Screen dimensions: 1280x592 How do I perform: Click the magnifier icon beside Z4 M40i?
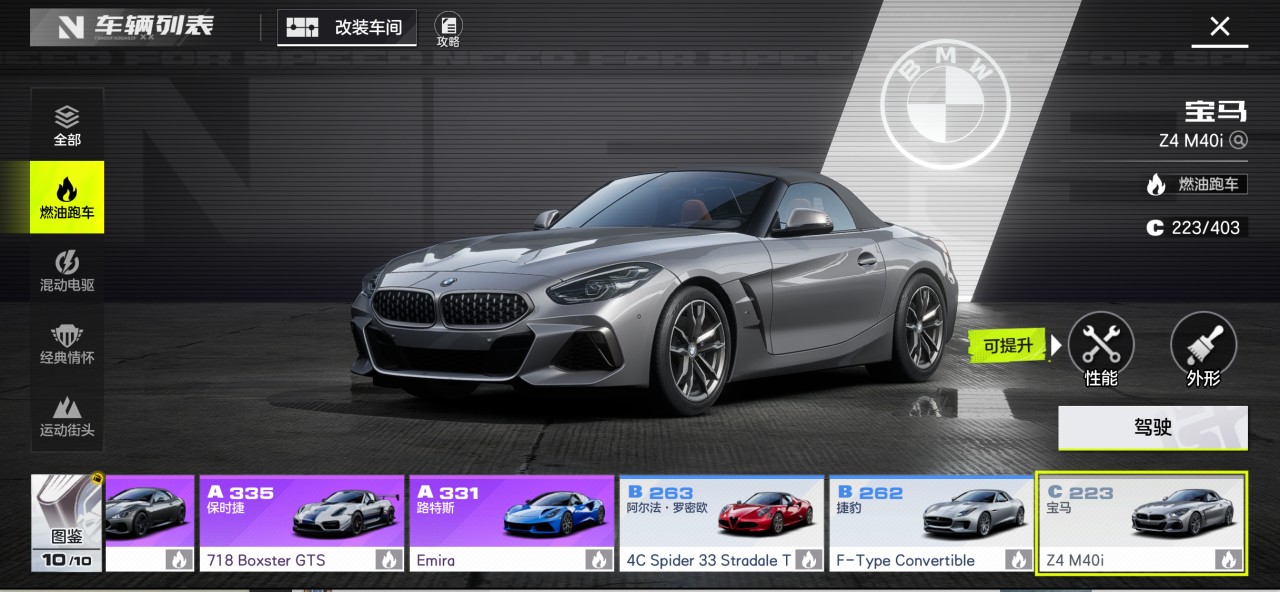pyautogui.click(x=1239, y=140)
